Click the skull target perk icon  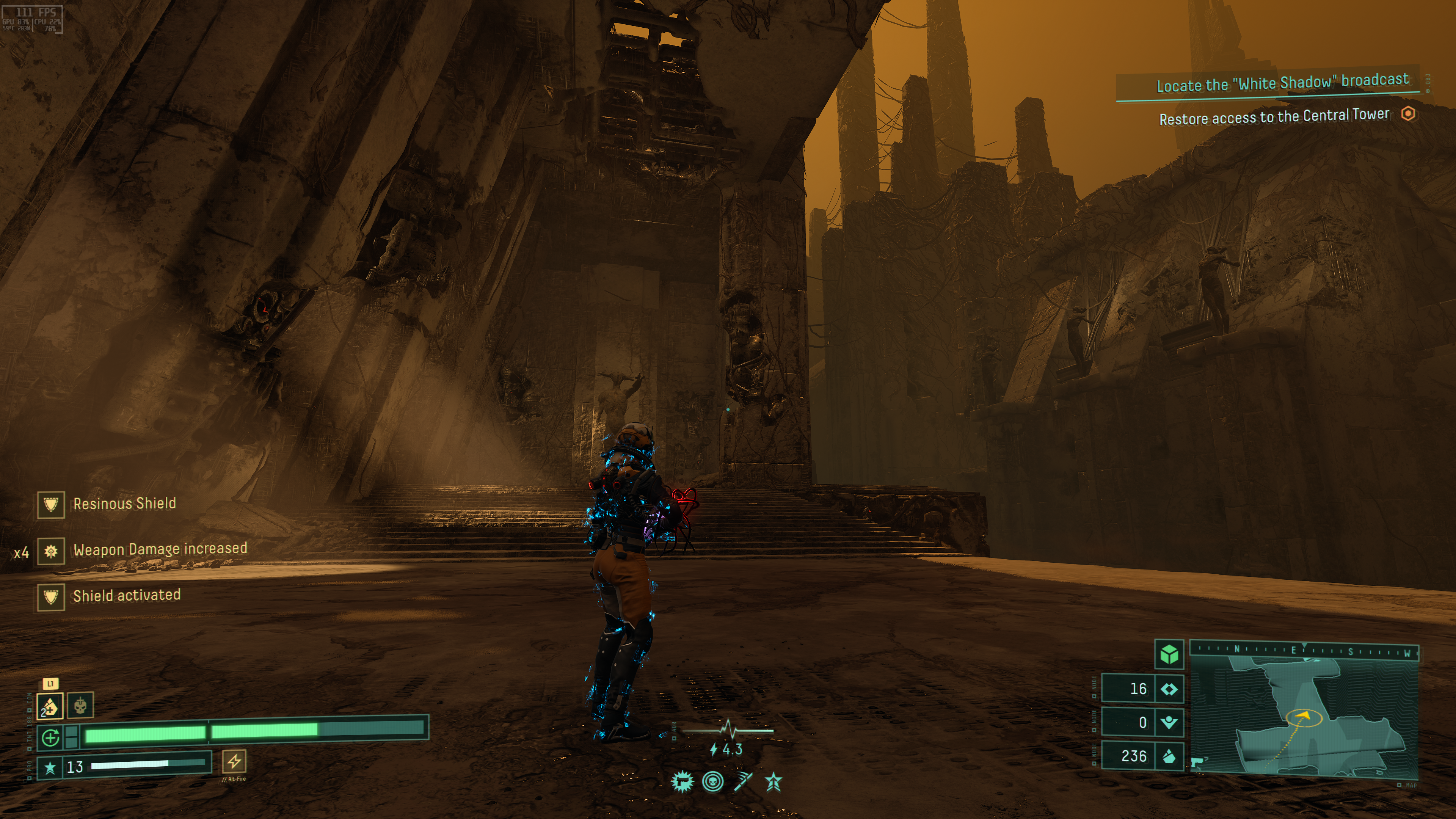(713, 782)
